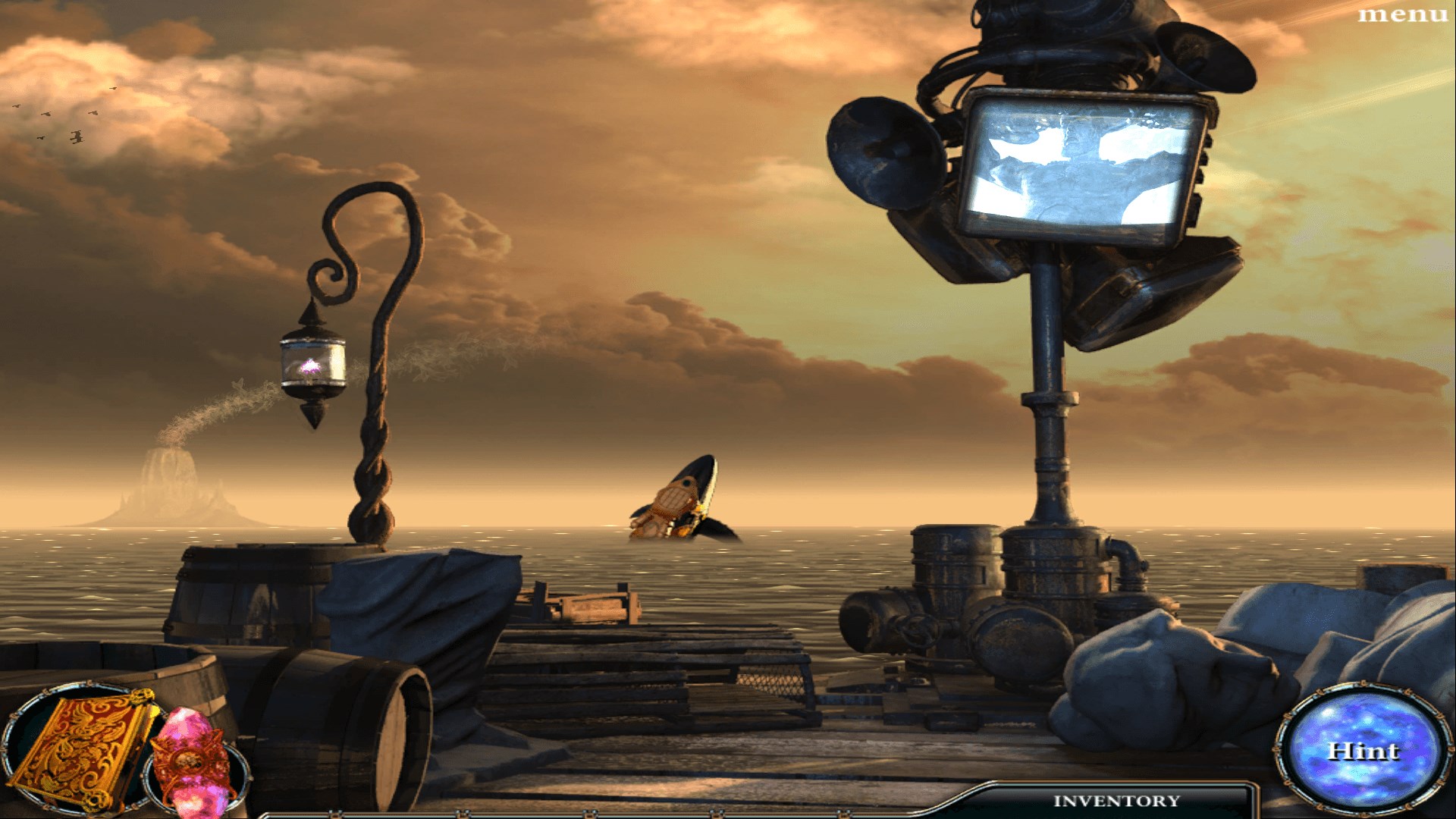Open the game menu

pyautogui.click(x=1402, y=15)
